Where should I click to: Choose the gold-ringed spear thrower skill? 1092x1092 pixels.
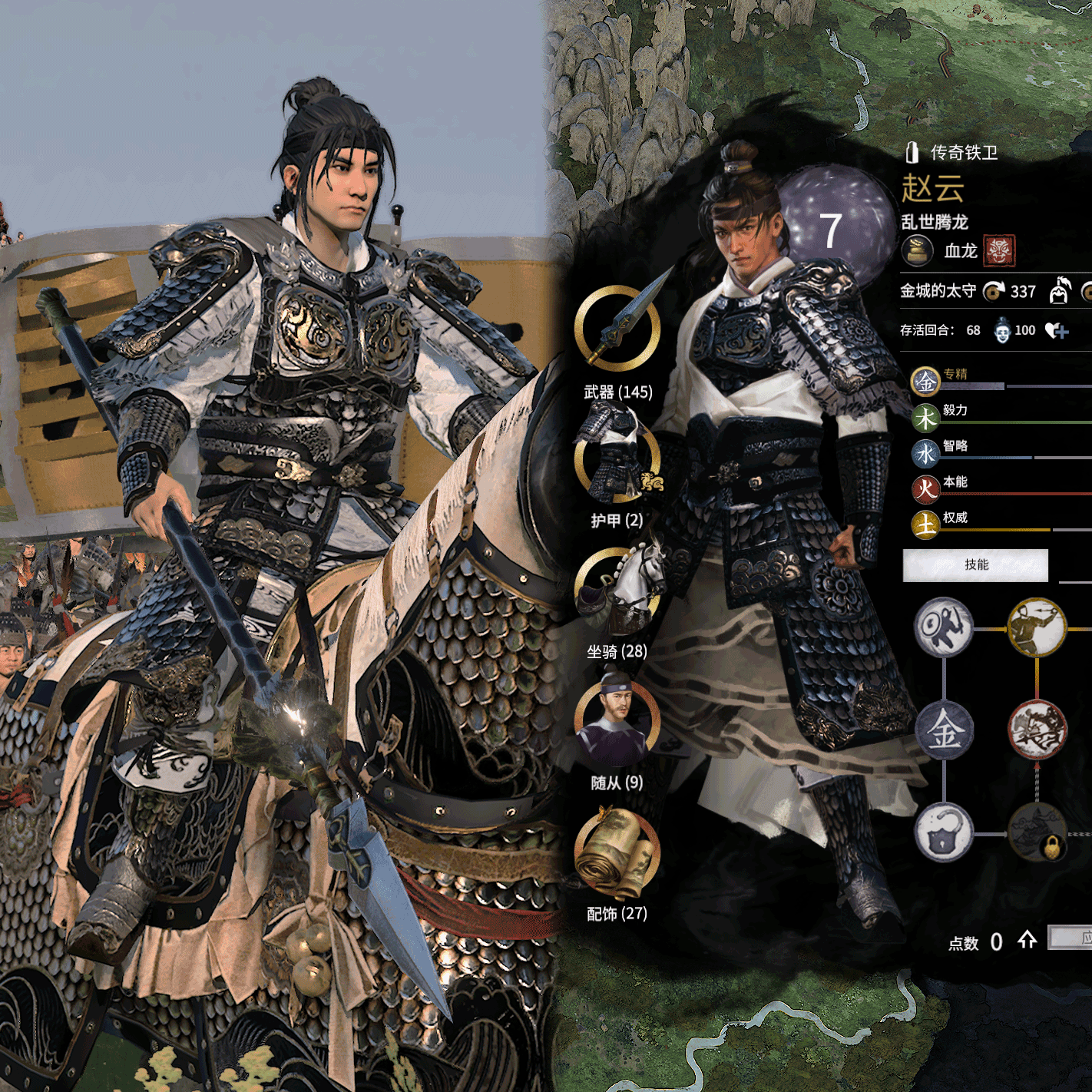[1037, 627]
